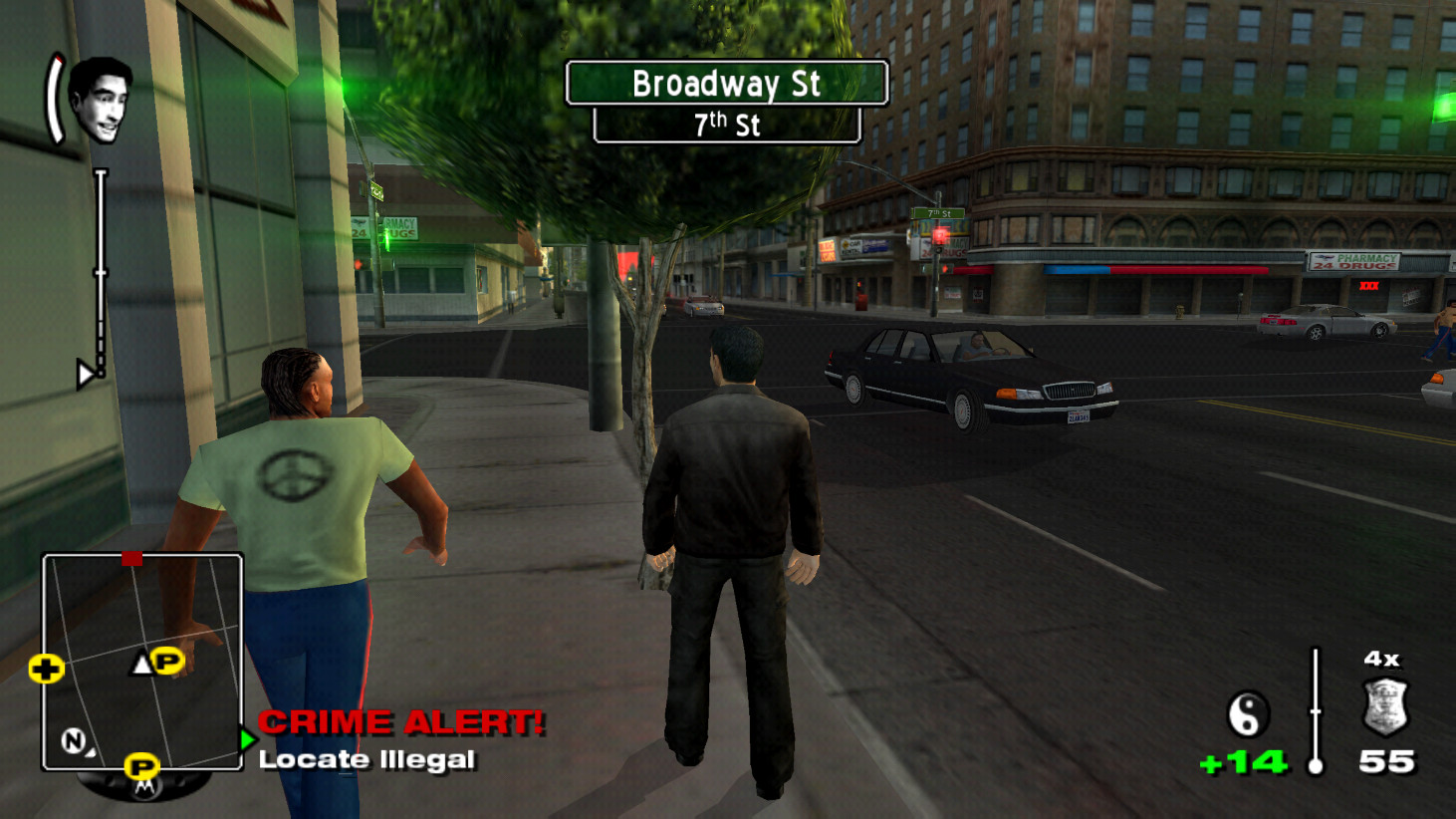Viewport: 1456px width, 819px height.
Task: Click the health bar triangle indicator
Action: click(x=88, y=374)
